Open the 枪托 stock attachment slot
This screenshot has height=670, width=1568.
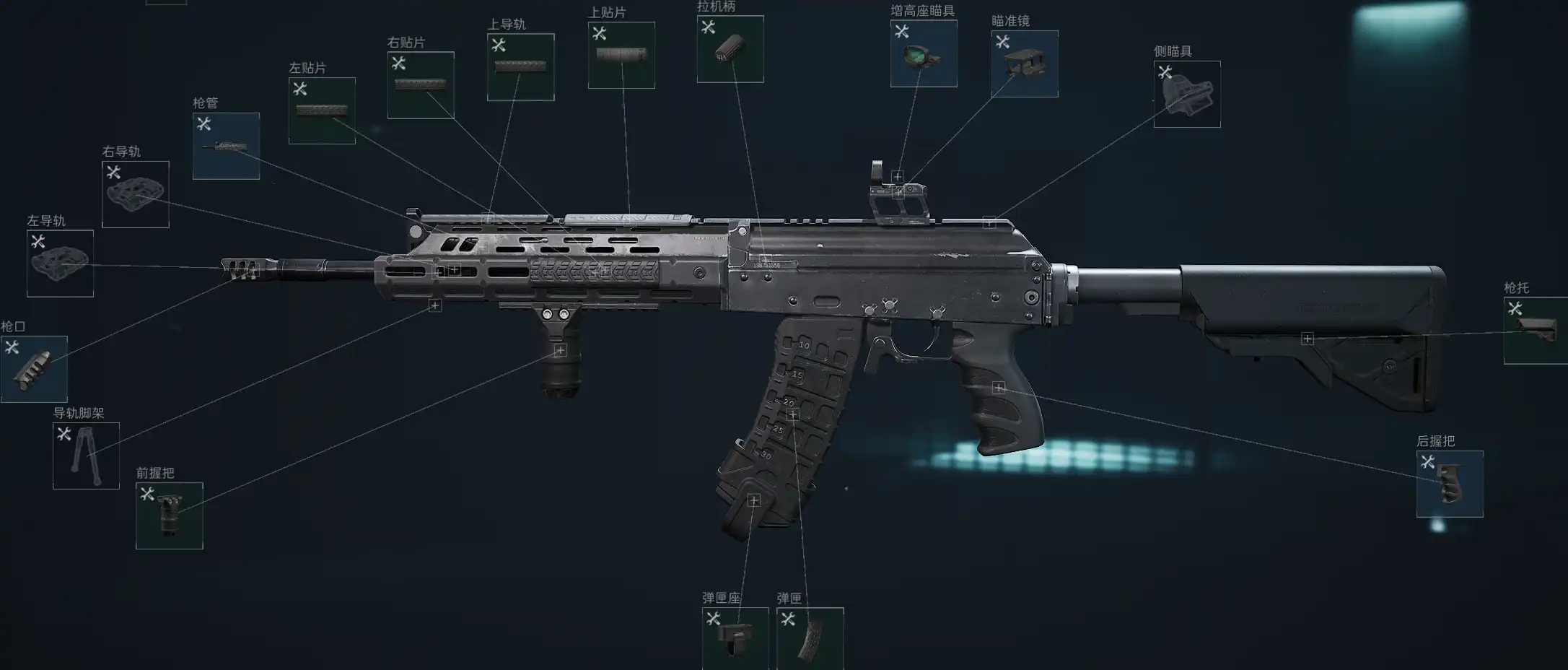pos(1536,331)
